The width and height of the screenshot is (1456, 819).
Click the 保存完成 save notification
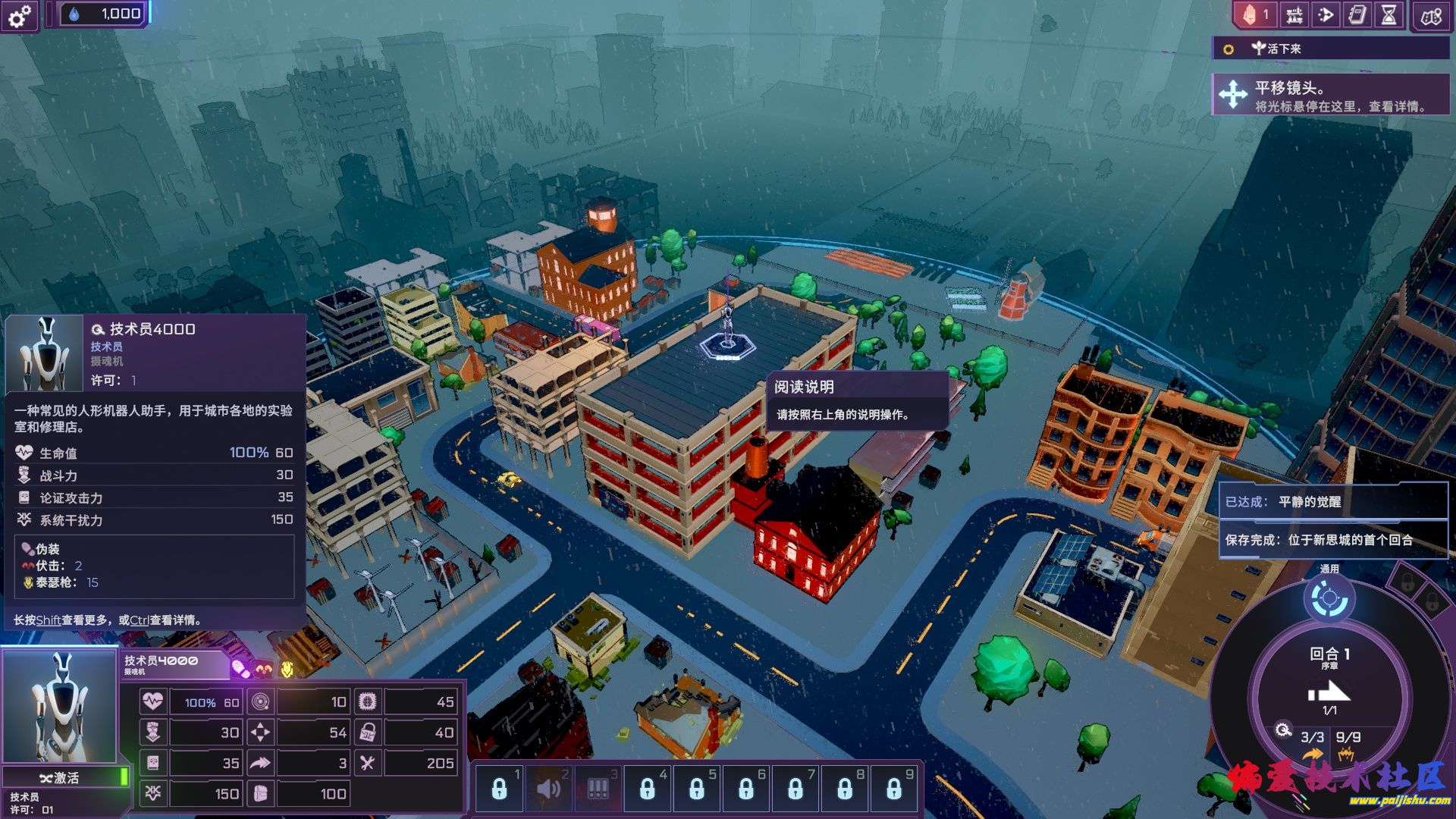(1332, 540)
